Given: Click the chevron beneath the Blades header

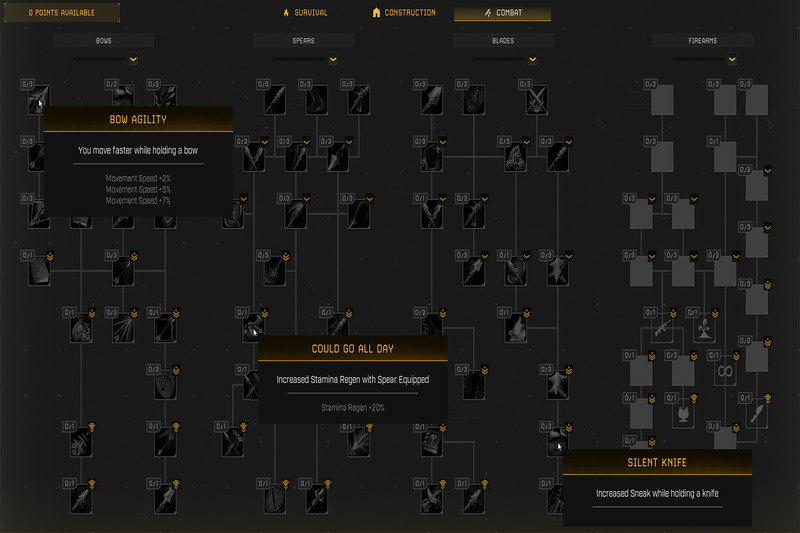Looking at the screenshot, I should click(x=532, y=59).
